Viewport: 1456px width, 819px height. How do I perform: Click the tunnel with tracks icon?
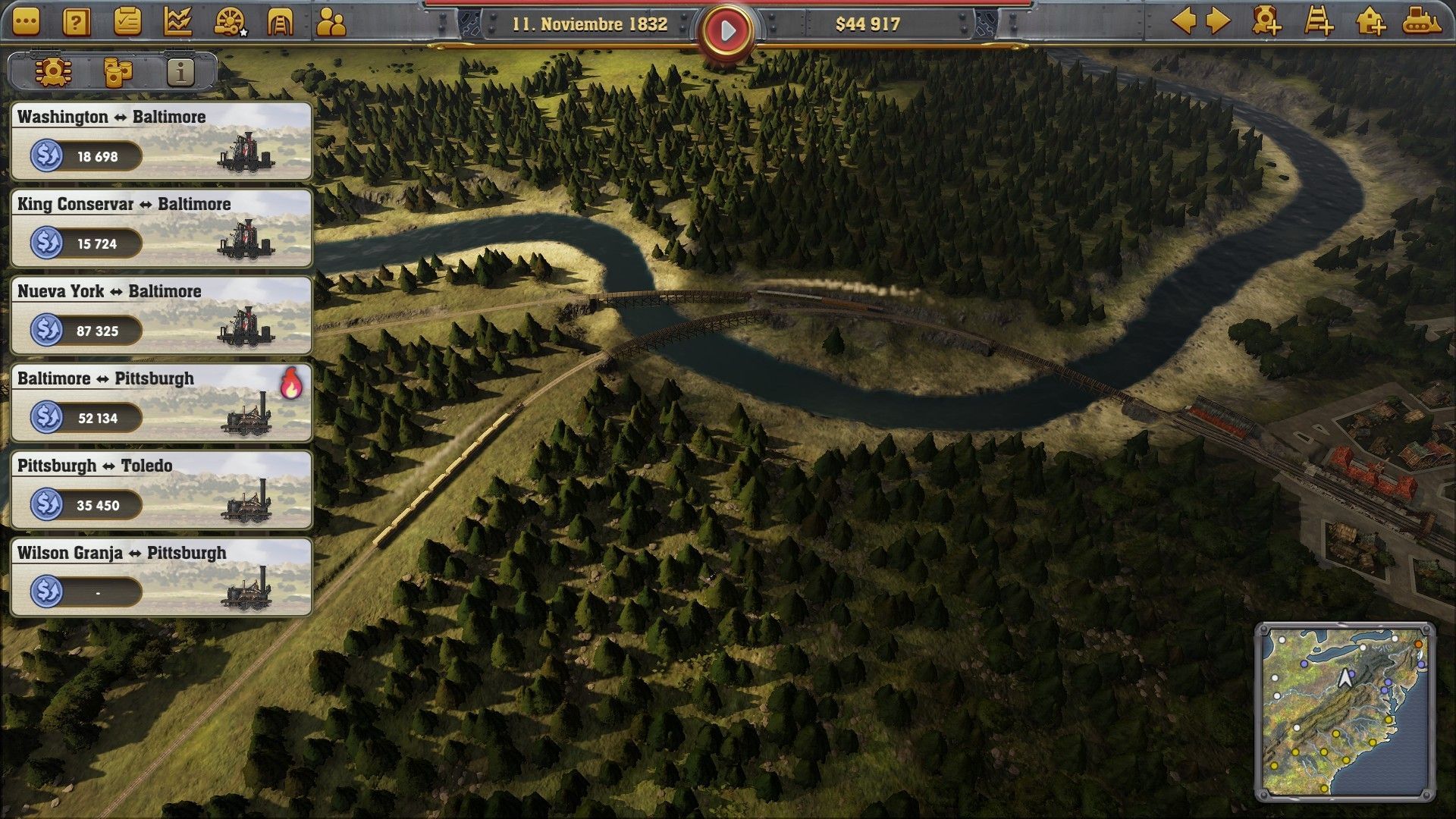click(280, 22)
